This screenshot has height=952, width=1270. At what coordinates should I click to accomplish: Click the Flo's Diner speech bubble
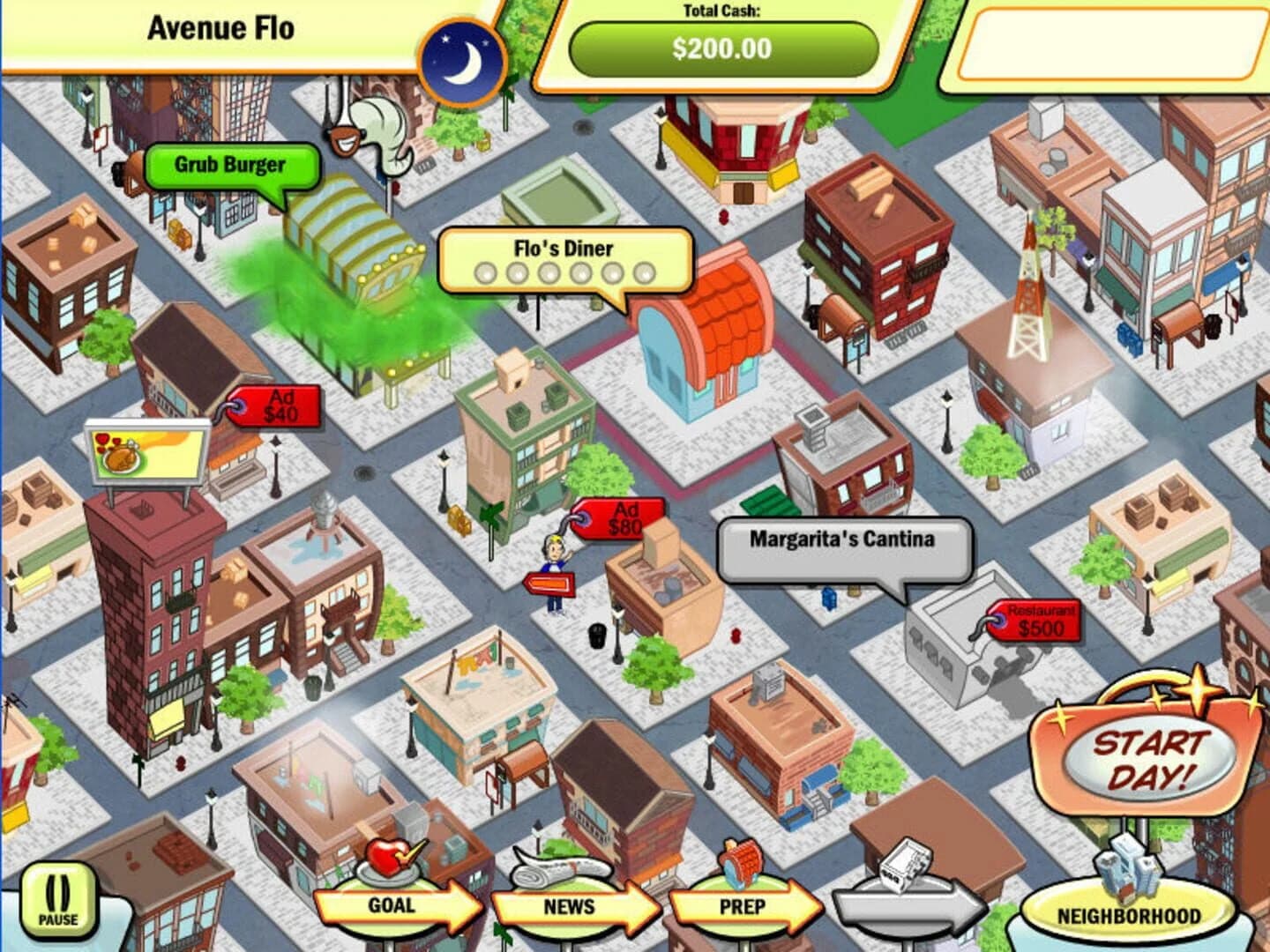(x=564, y=249)
